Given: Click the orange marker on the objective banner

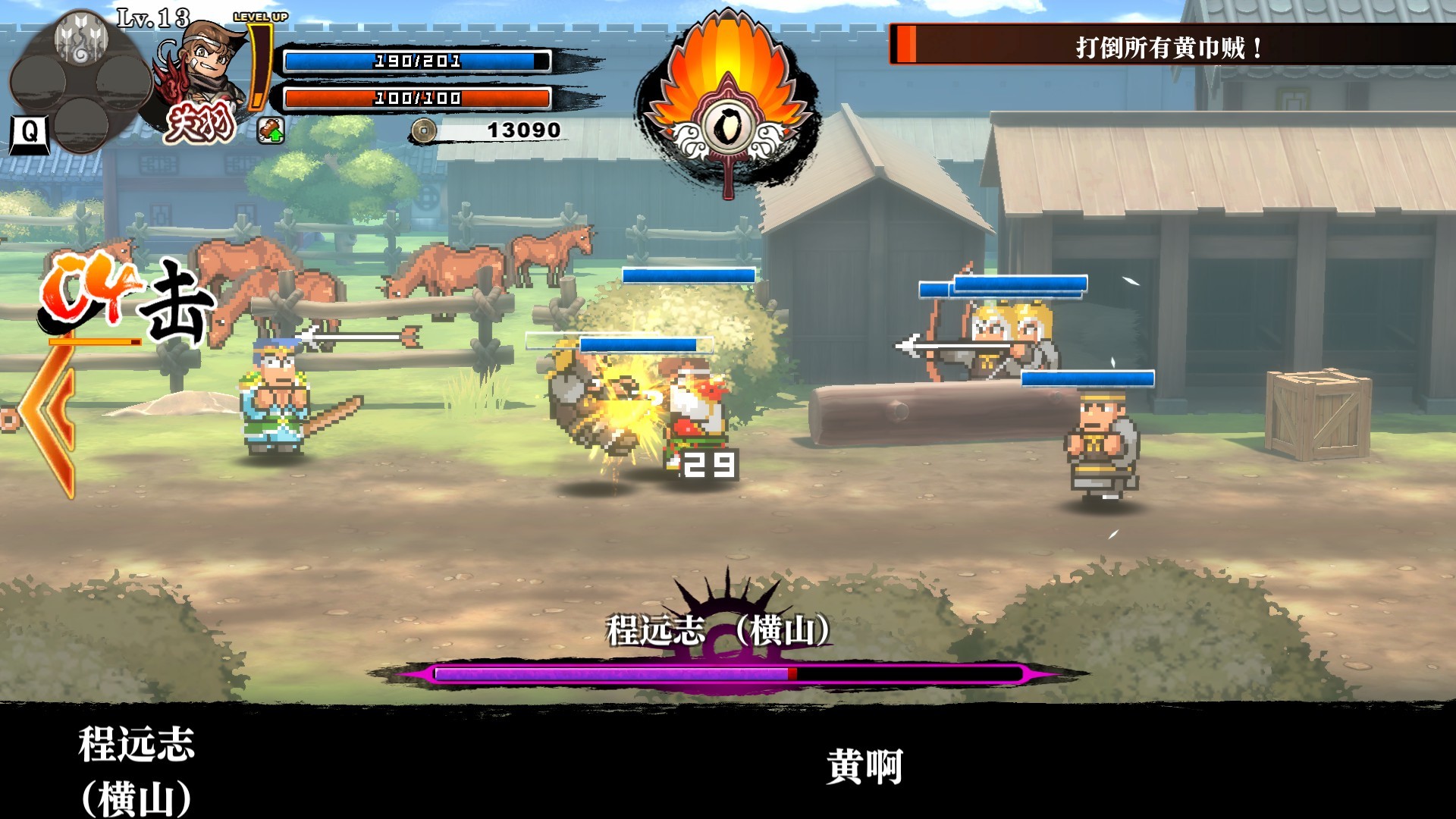Looking at the screenshot, I should [907, 43].
